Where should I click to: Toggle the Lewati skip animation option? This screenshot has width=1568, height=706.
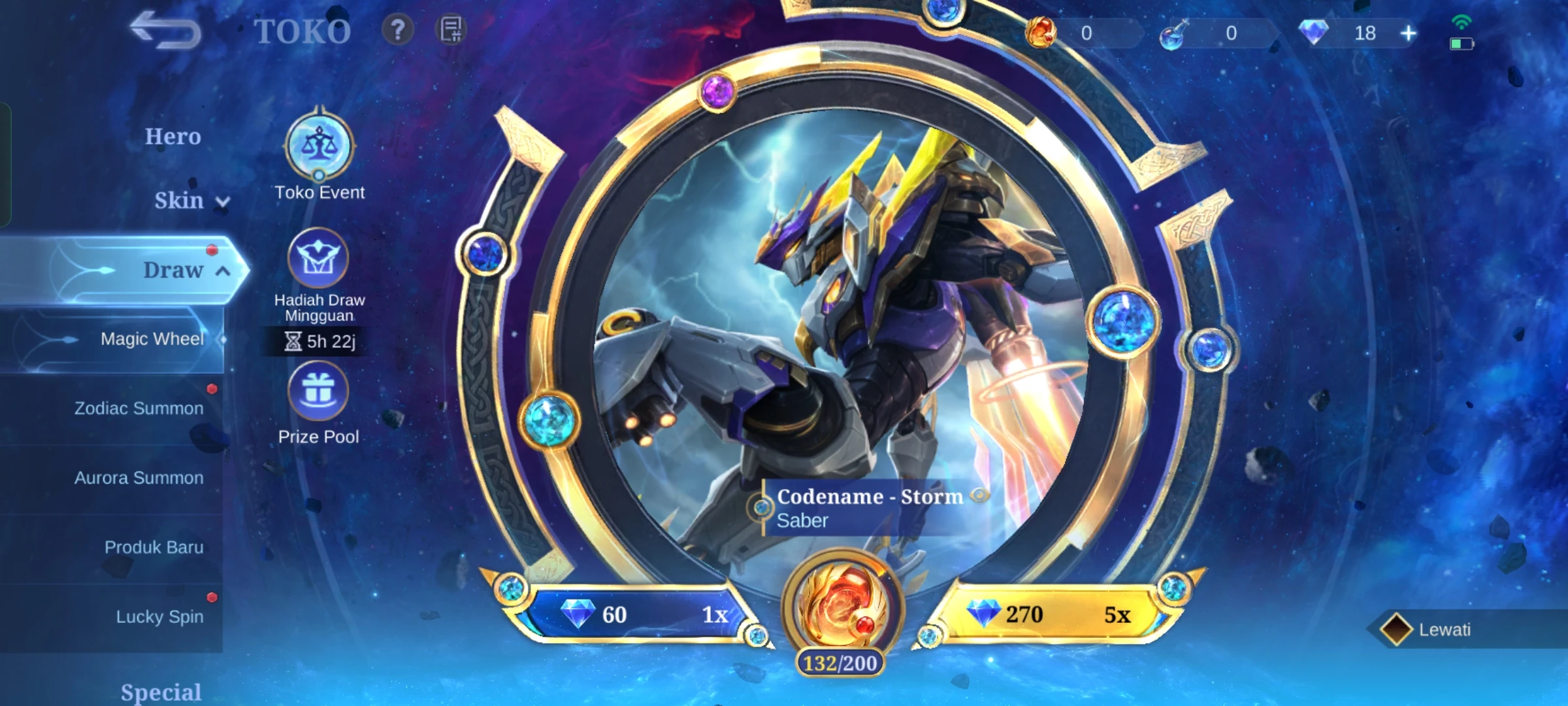(x=1396, y=630)
